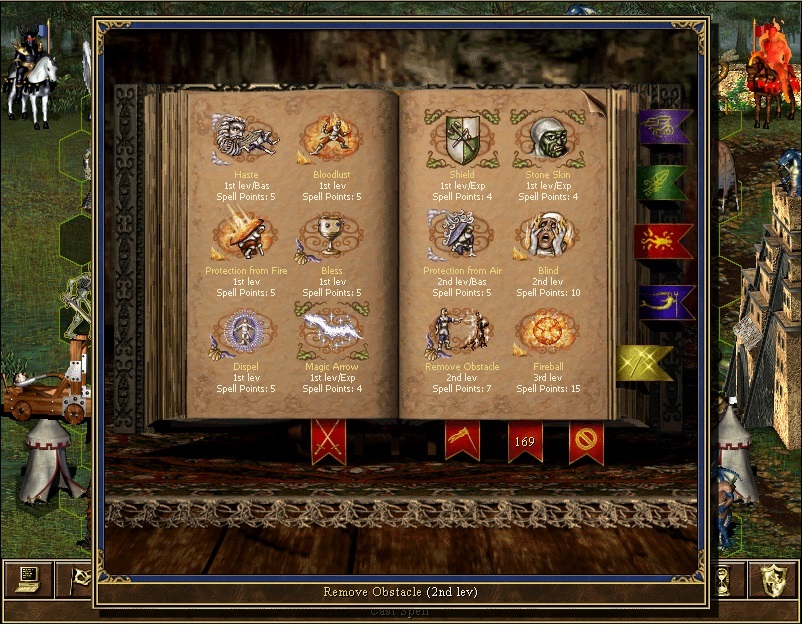Choose the Stone Skin spell

coord(547,138)
